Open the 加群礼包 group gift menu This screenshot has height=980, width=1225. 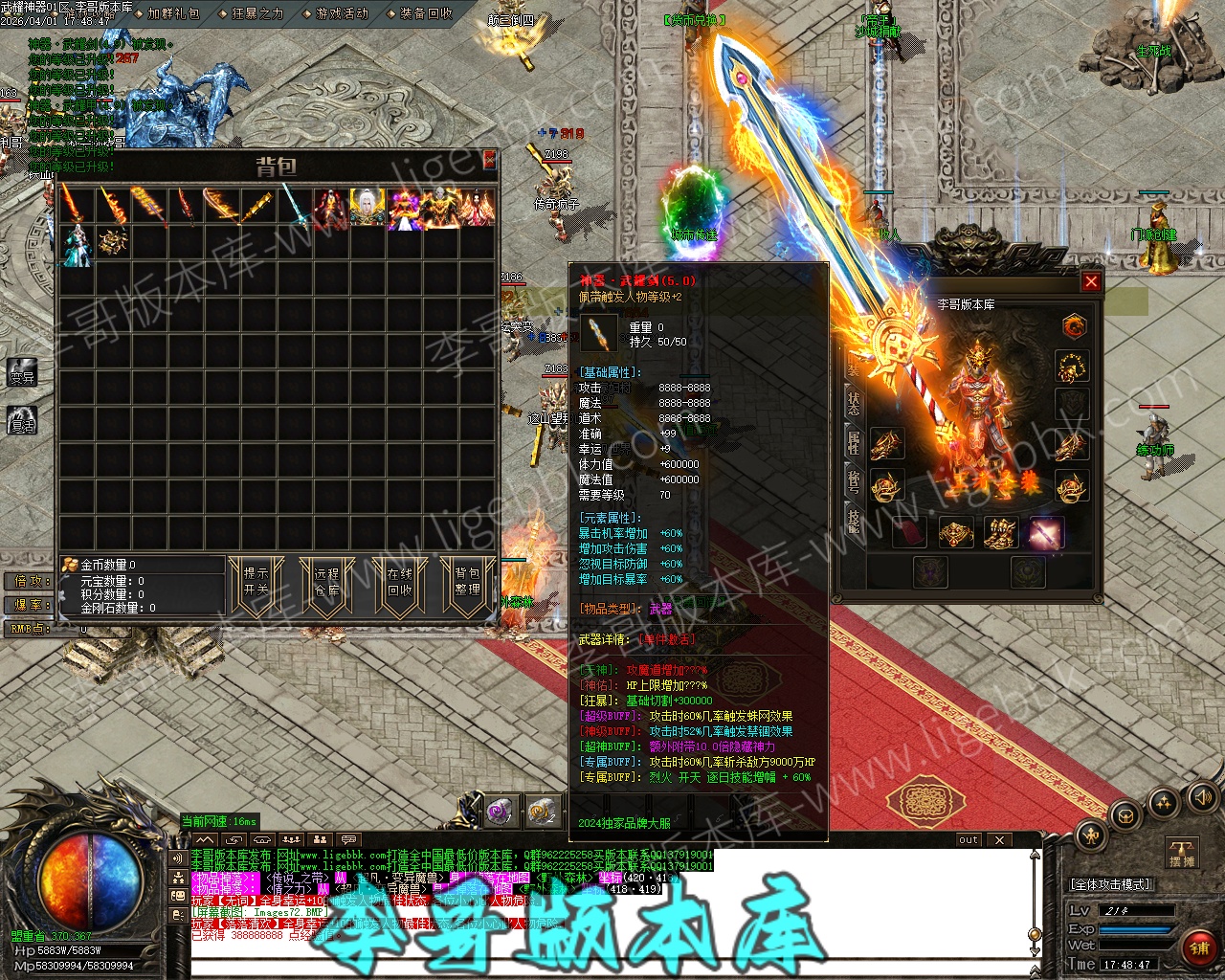click(x=173, y=13)
